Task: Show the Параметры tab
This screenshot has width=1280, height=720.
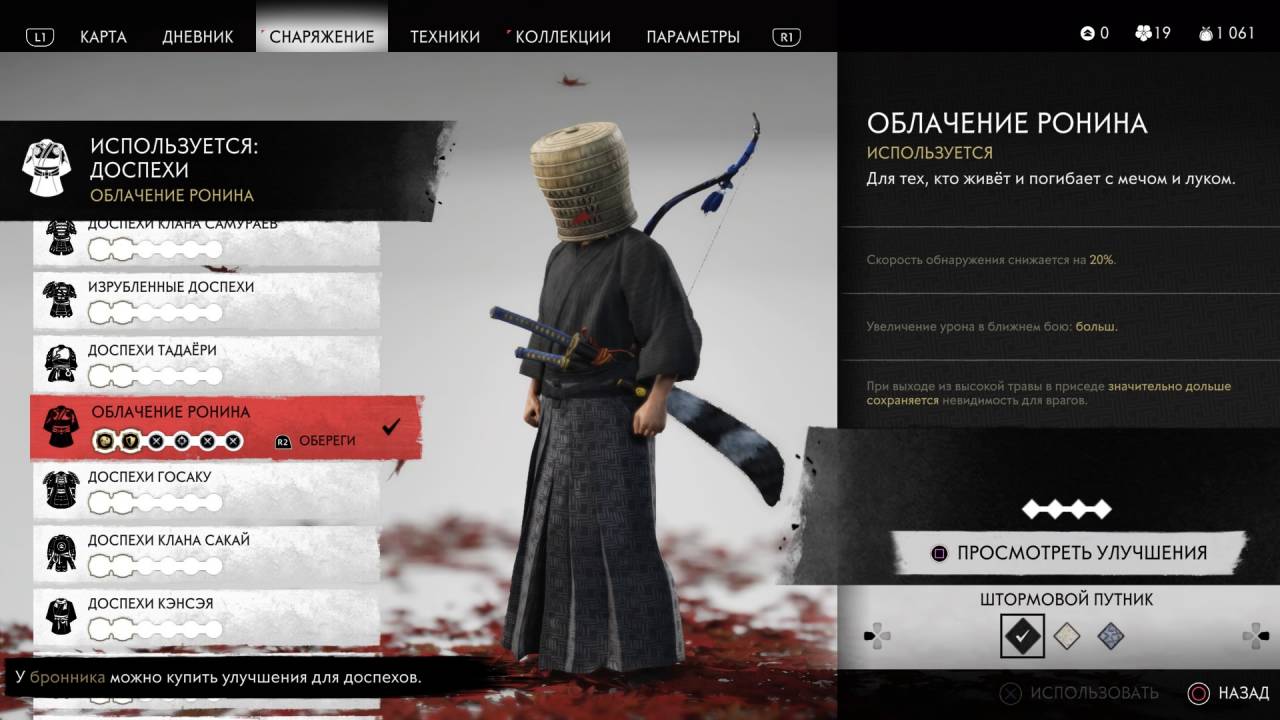Action: pos(693,37)
